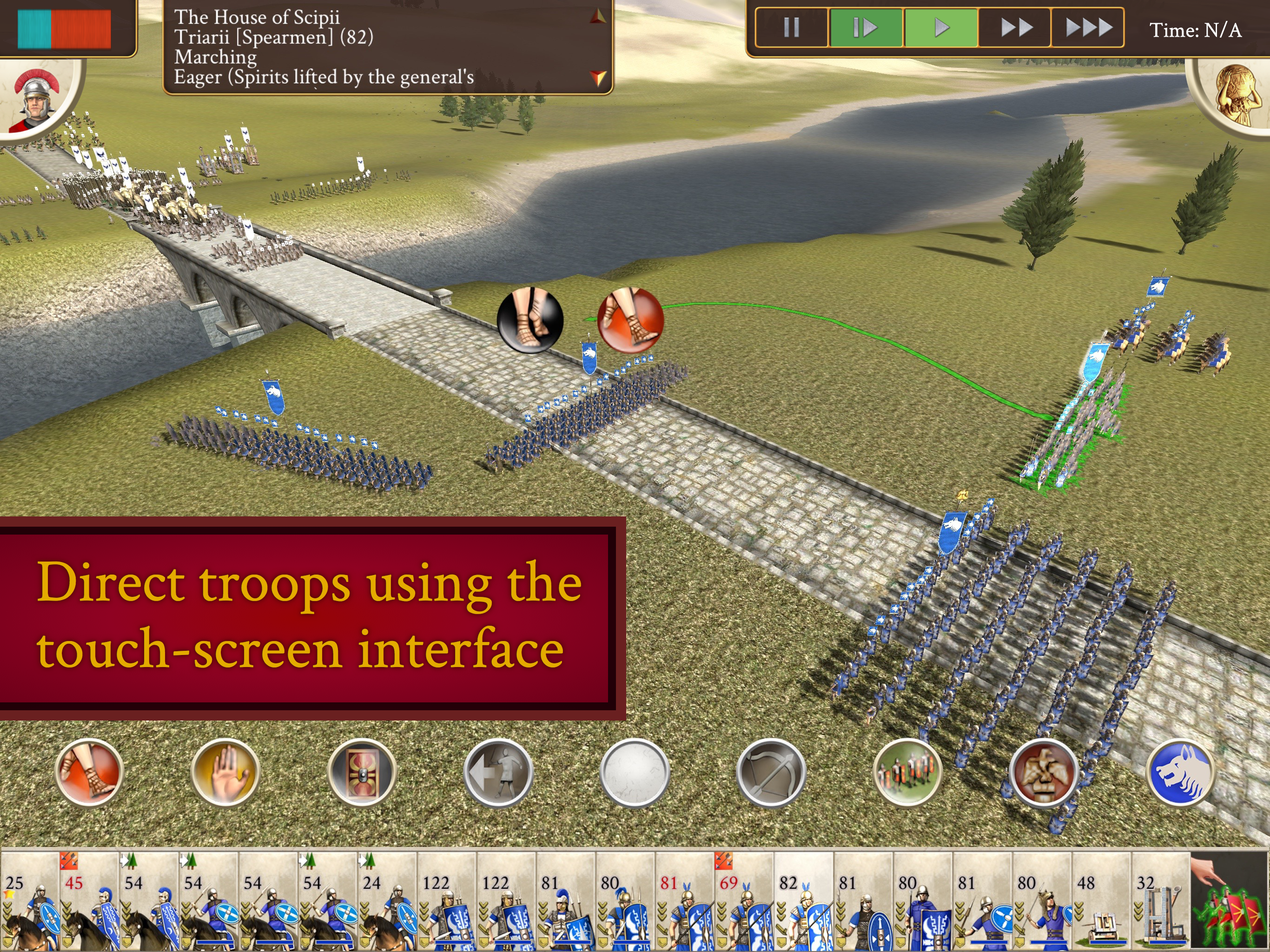1270x952 pixels.
Task: Set battle to normal play speed
Action: (x=940, y=27)
